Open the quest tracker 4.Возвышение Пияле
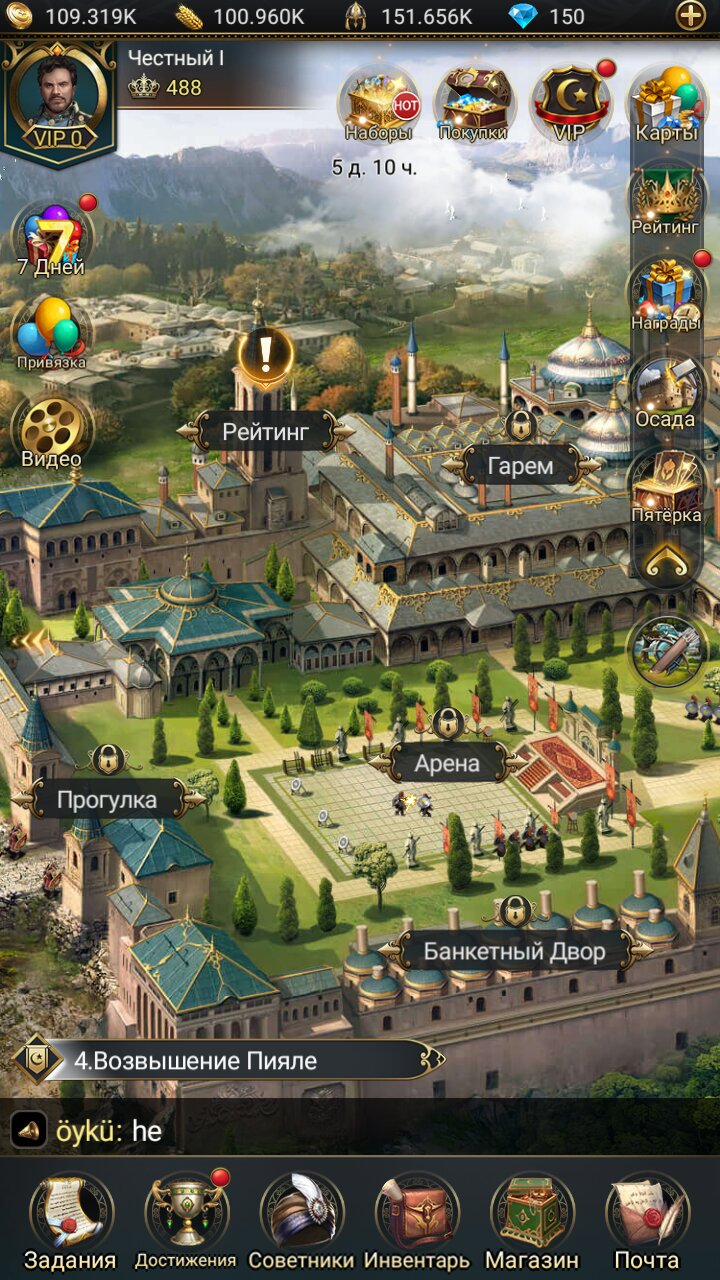Viewport: 720px width, 1280px height. (230, 1061)
